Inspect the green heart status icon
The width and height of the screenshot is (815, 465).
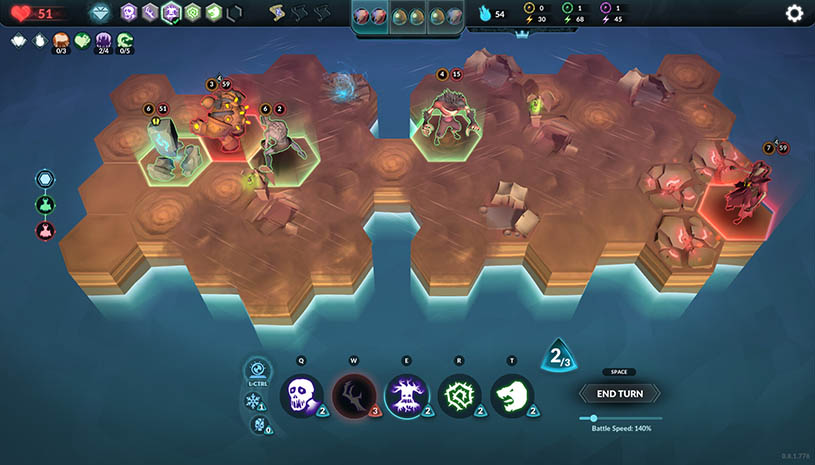point(81,41)
